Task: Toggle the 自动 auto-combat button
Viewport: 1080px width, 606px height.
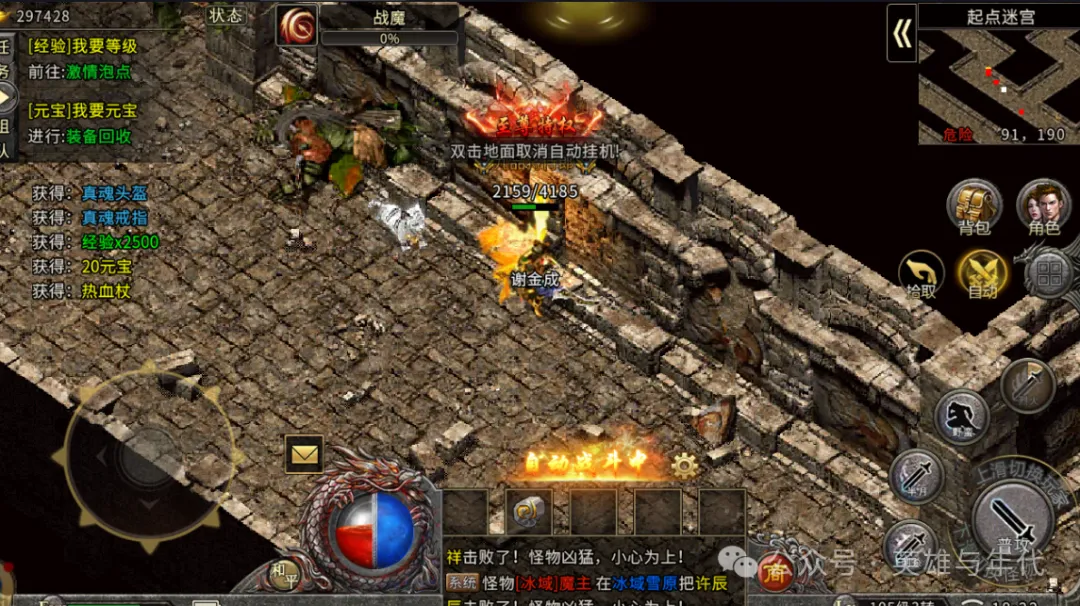Action: pyautogui.click(x=982, y=273)
